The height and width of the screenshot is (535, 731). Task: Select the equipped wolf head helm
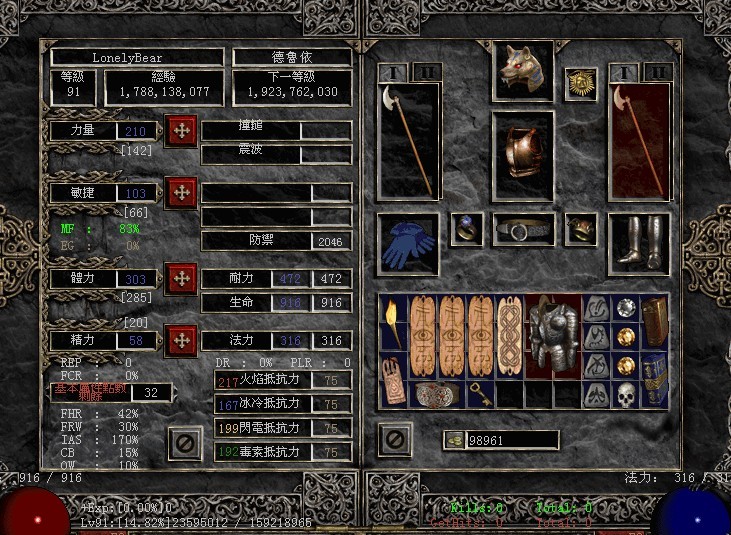[x=521, y=69]
